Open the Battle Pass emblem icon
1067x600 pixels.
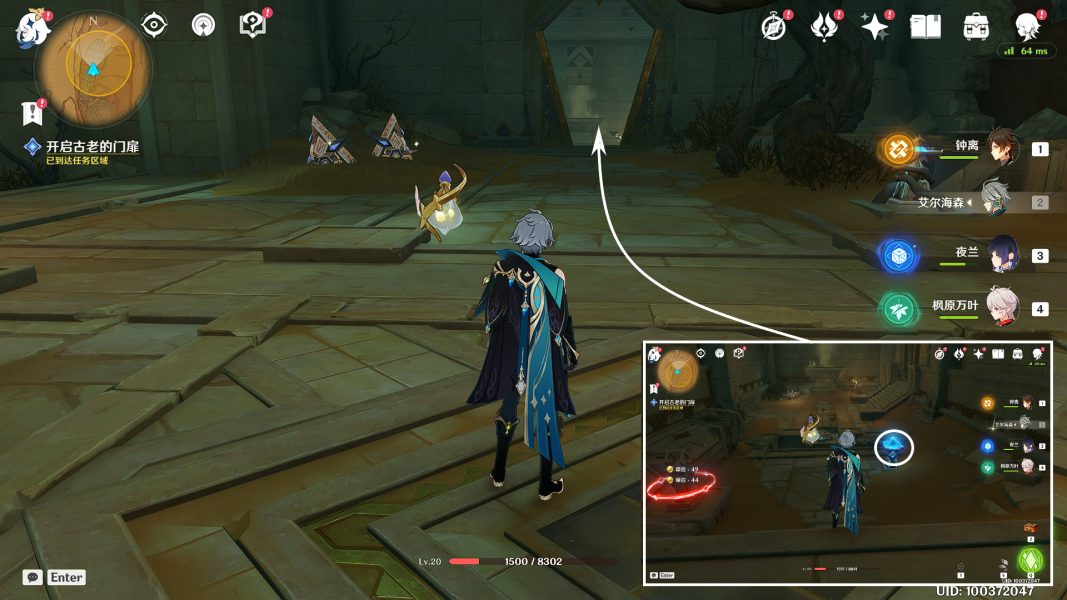pyautogui.click(x=824, y=27)
